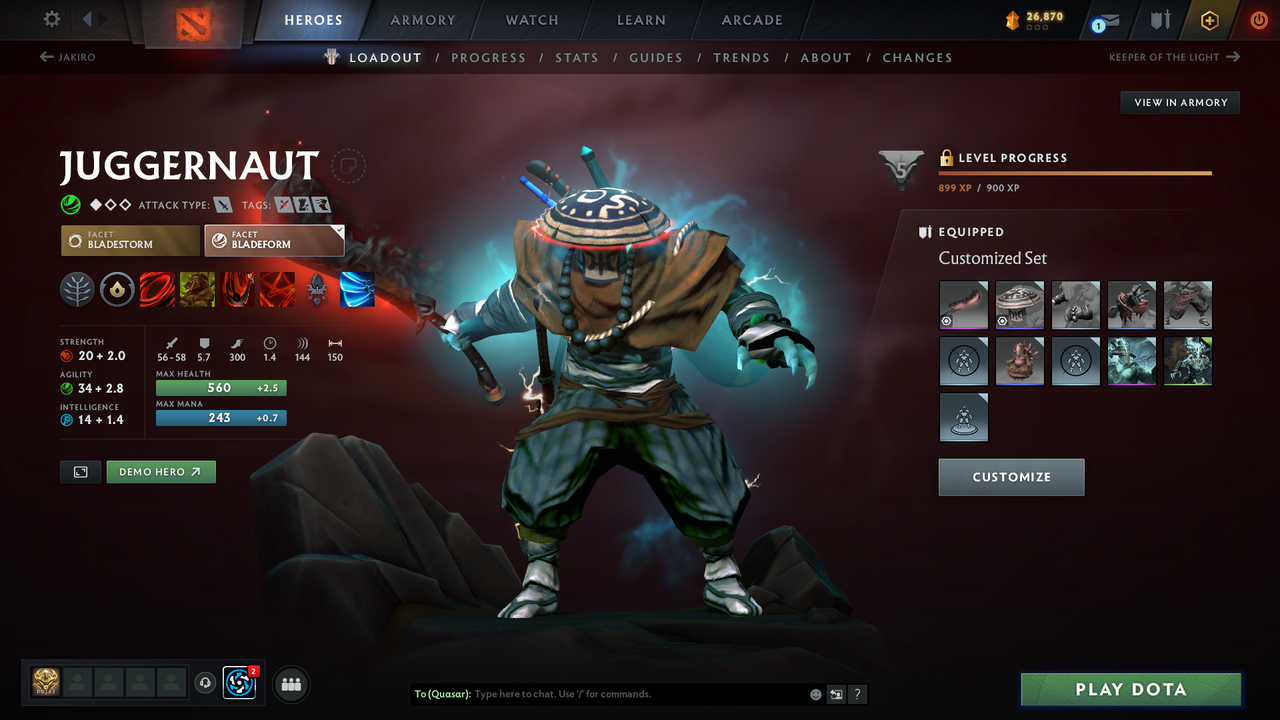Click the blue Omnislash ability icon
The image size is (1280, 720).
pos(357,290)
